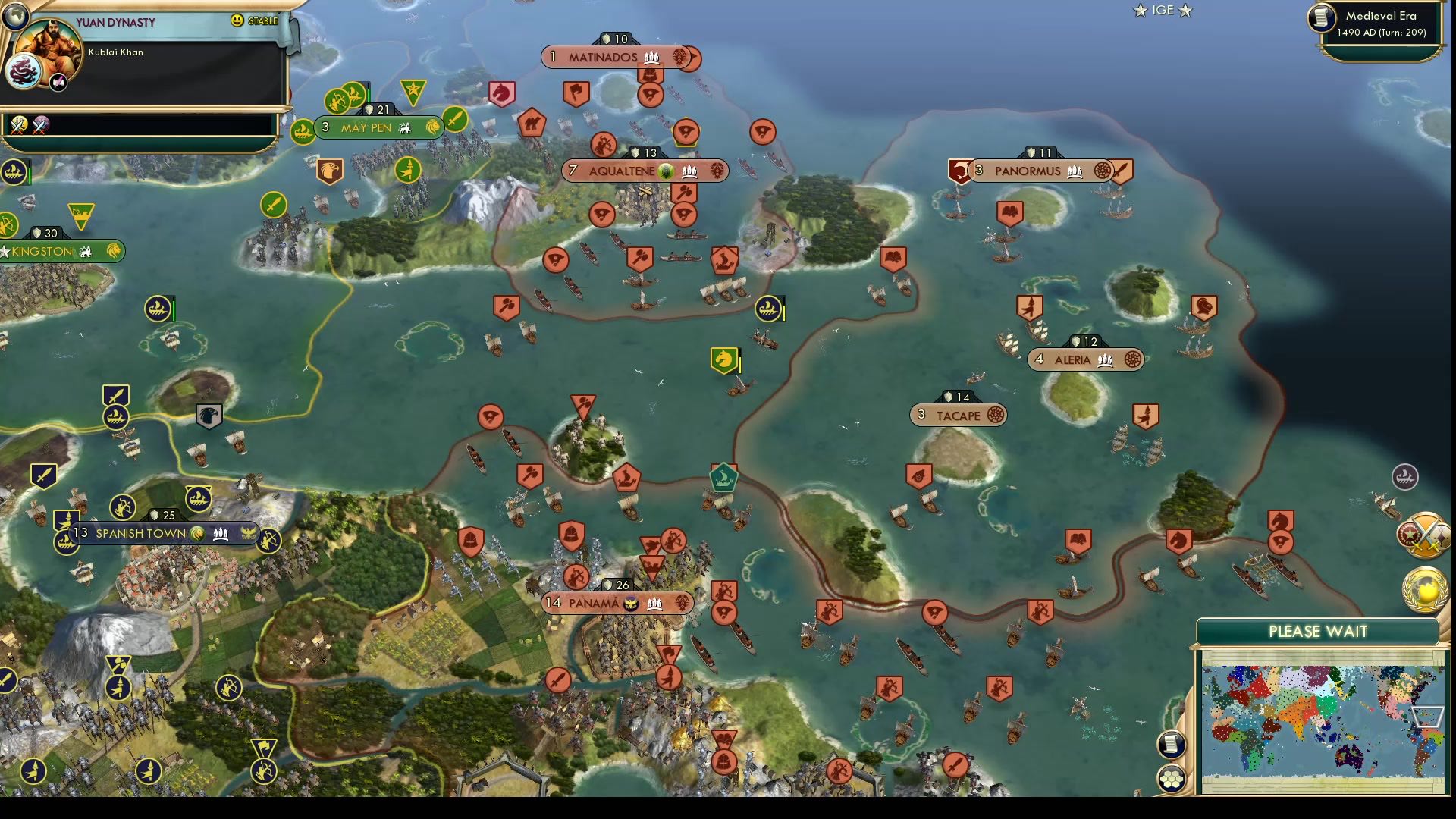Click the STABLE happiness indicator

[x=262, y=21]
